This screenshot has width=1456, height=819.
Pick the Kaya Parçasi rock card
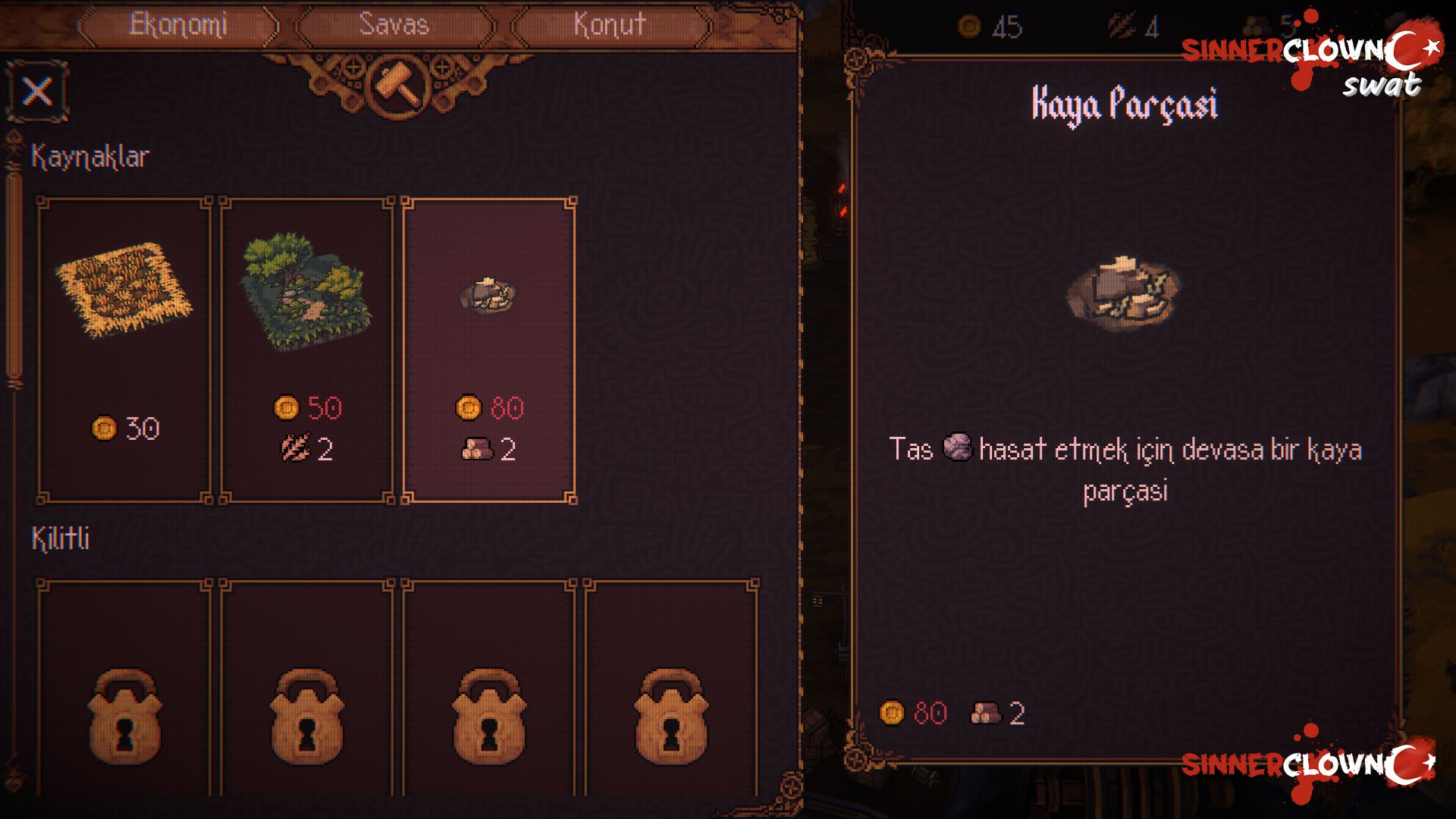pyautogui.click(x=489, y=349)
